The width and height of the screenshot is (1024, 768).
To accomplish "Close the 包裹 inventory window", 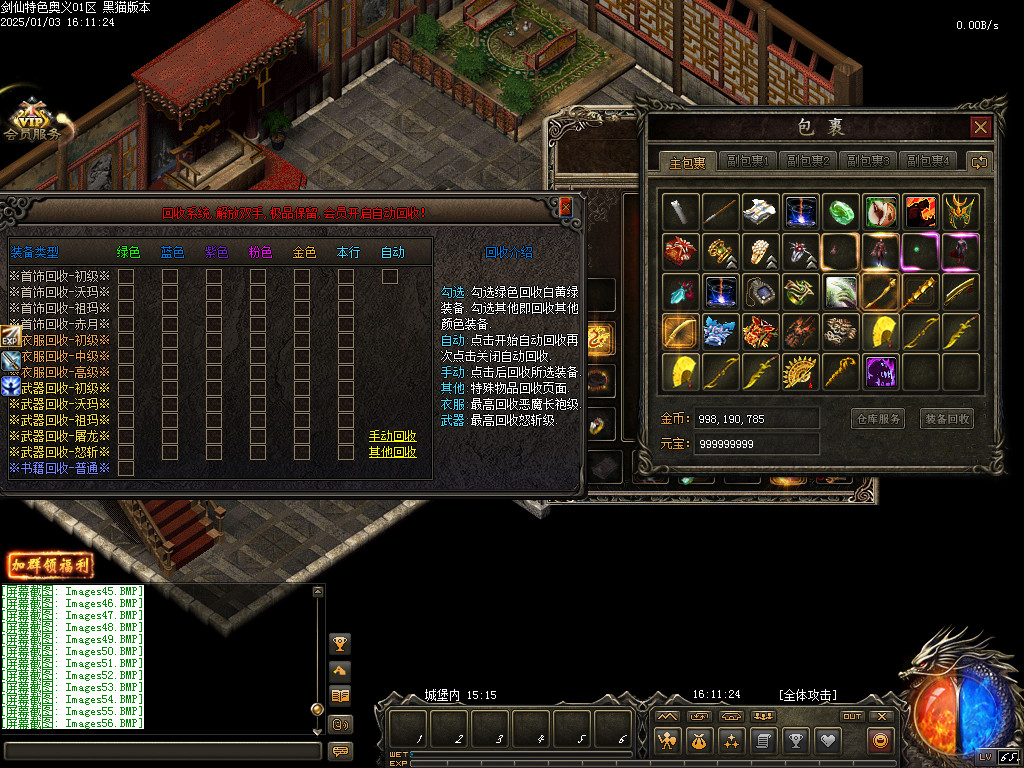I will coord(980,127).
